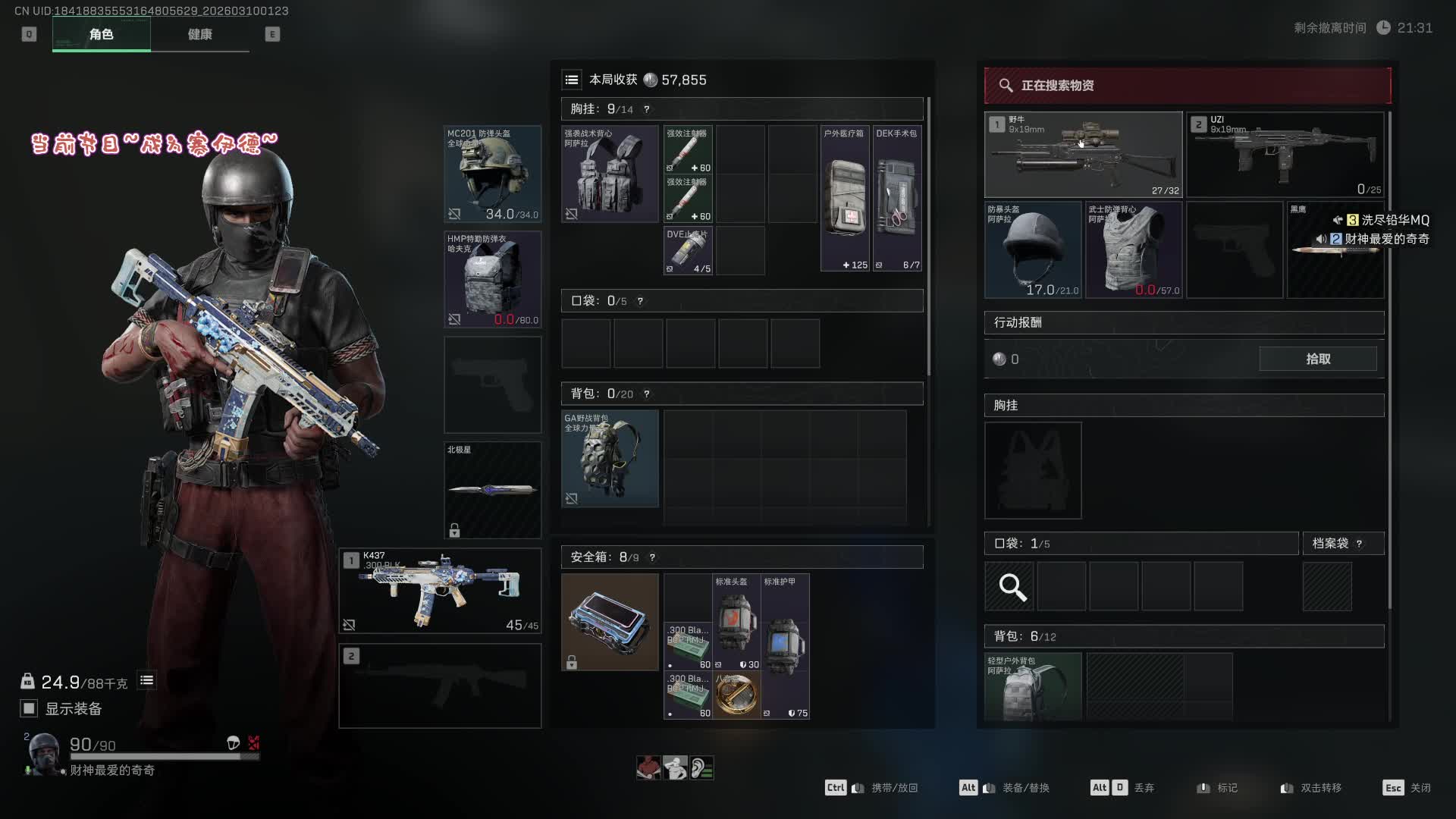Click the 拾取 button for action rewards

(x=1317, y=359)
